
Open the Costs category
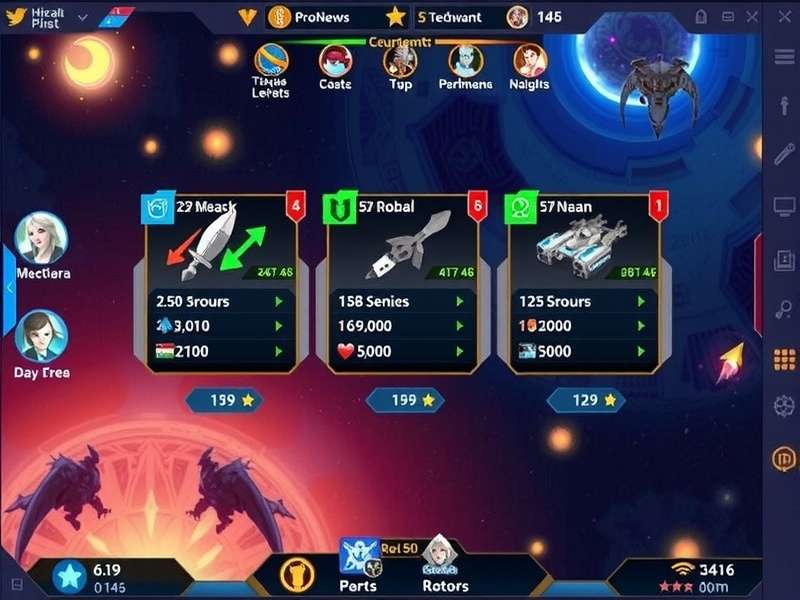335,66
